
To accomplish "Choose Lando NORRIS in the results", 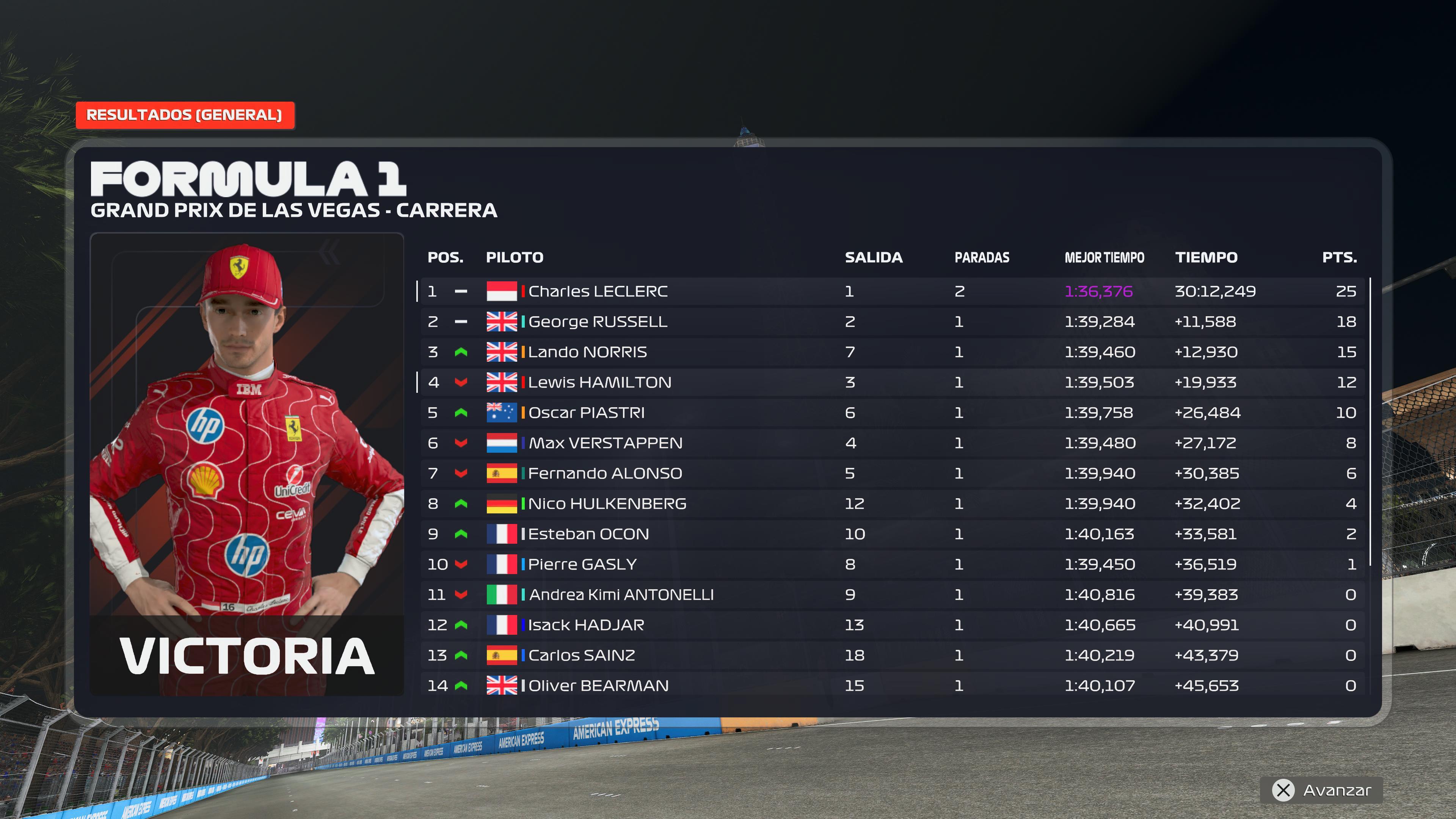I will tap(587, 352).
